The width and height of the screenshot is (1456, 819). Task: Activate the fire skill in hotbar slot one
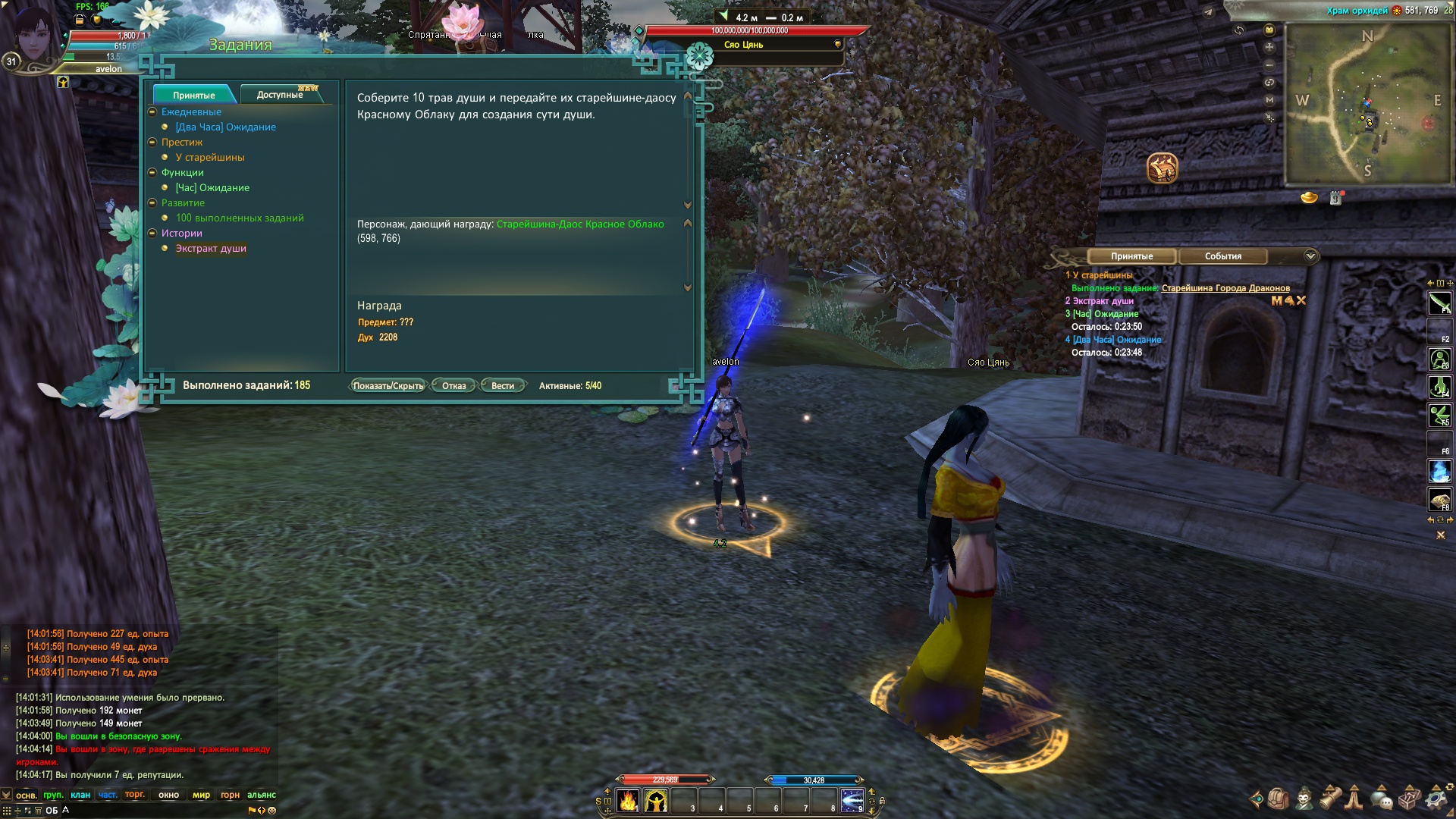628,801
